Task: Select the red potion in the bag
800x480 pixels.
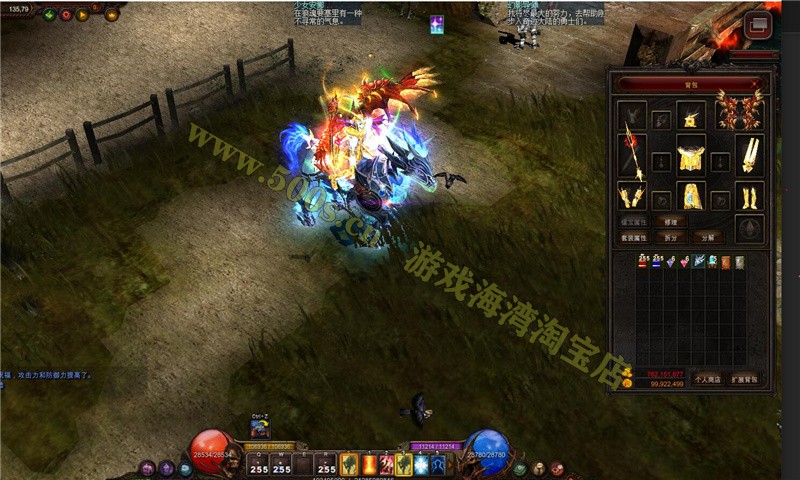Action: click(x=644, y=262)
